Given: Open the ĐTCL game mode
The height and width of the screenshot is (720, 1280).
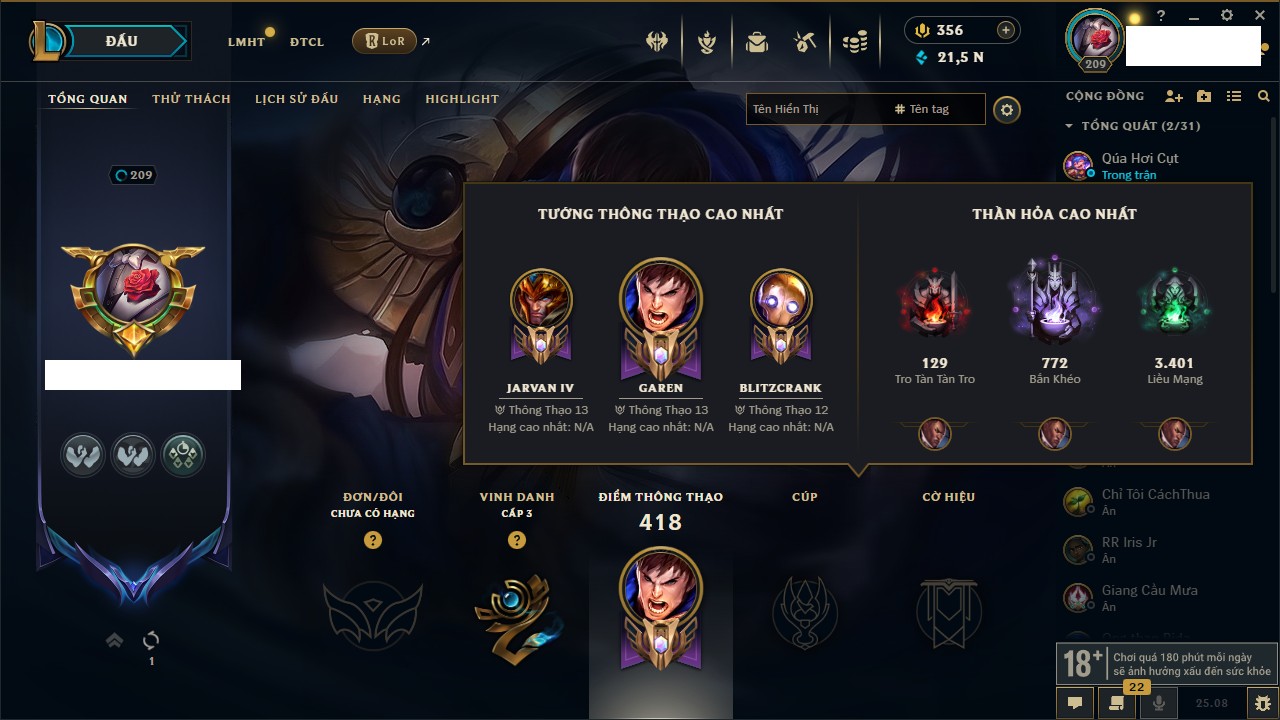Looking at the screenshot, I should pyautogui.click(x=307, y=42).
